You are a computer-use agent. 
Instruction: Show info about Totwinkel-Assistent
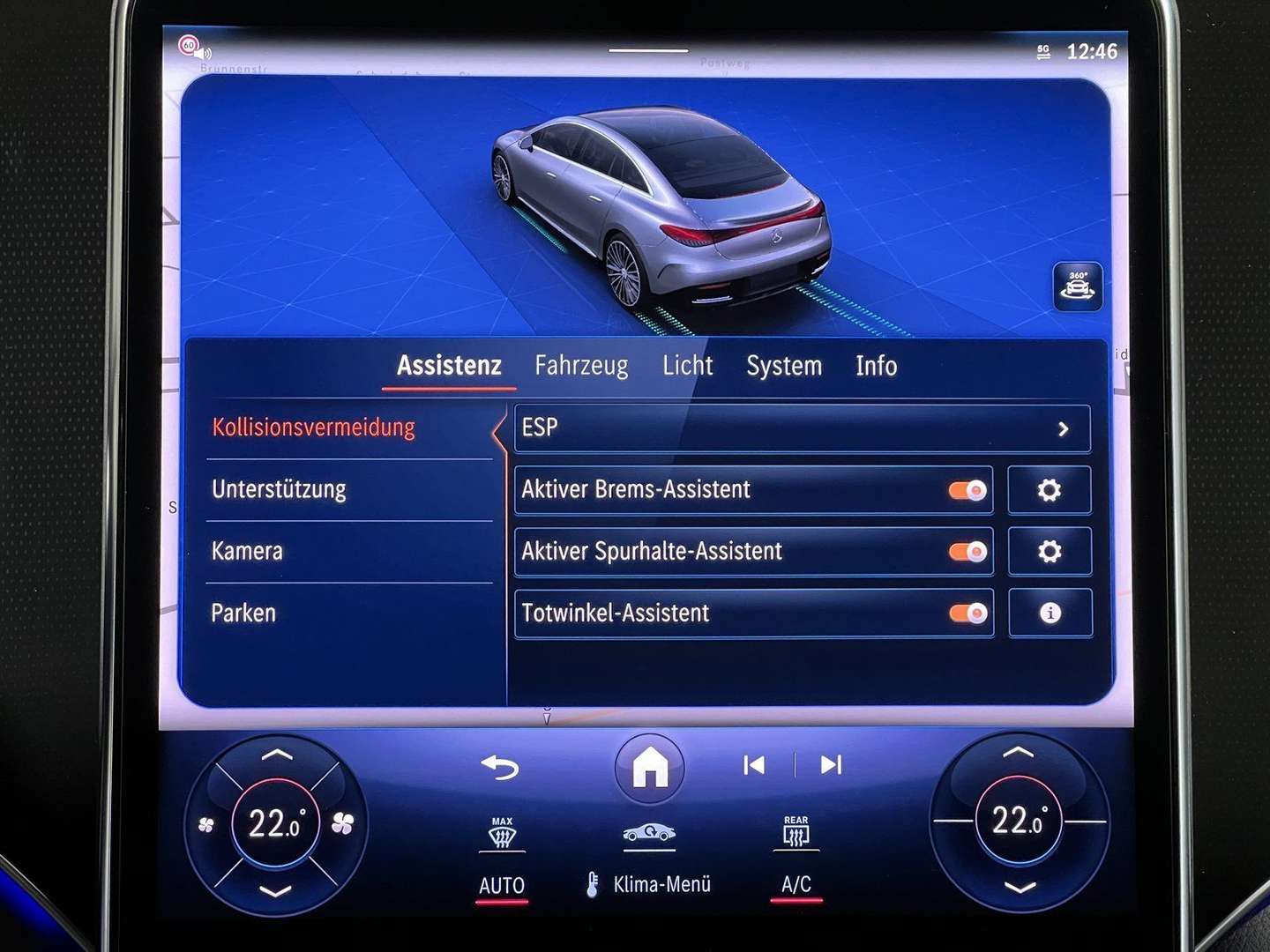click(1050, 613)
